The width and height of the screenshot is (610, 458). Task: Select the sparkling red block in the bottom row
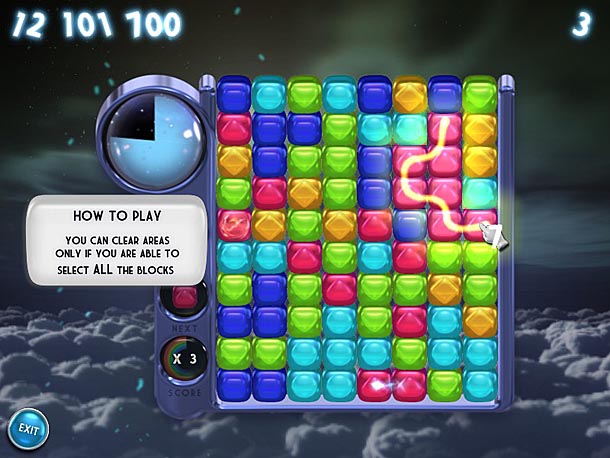click(375, 384)
